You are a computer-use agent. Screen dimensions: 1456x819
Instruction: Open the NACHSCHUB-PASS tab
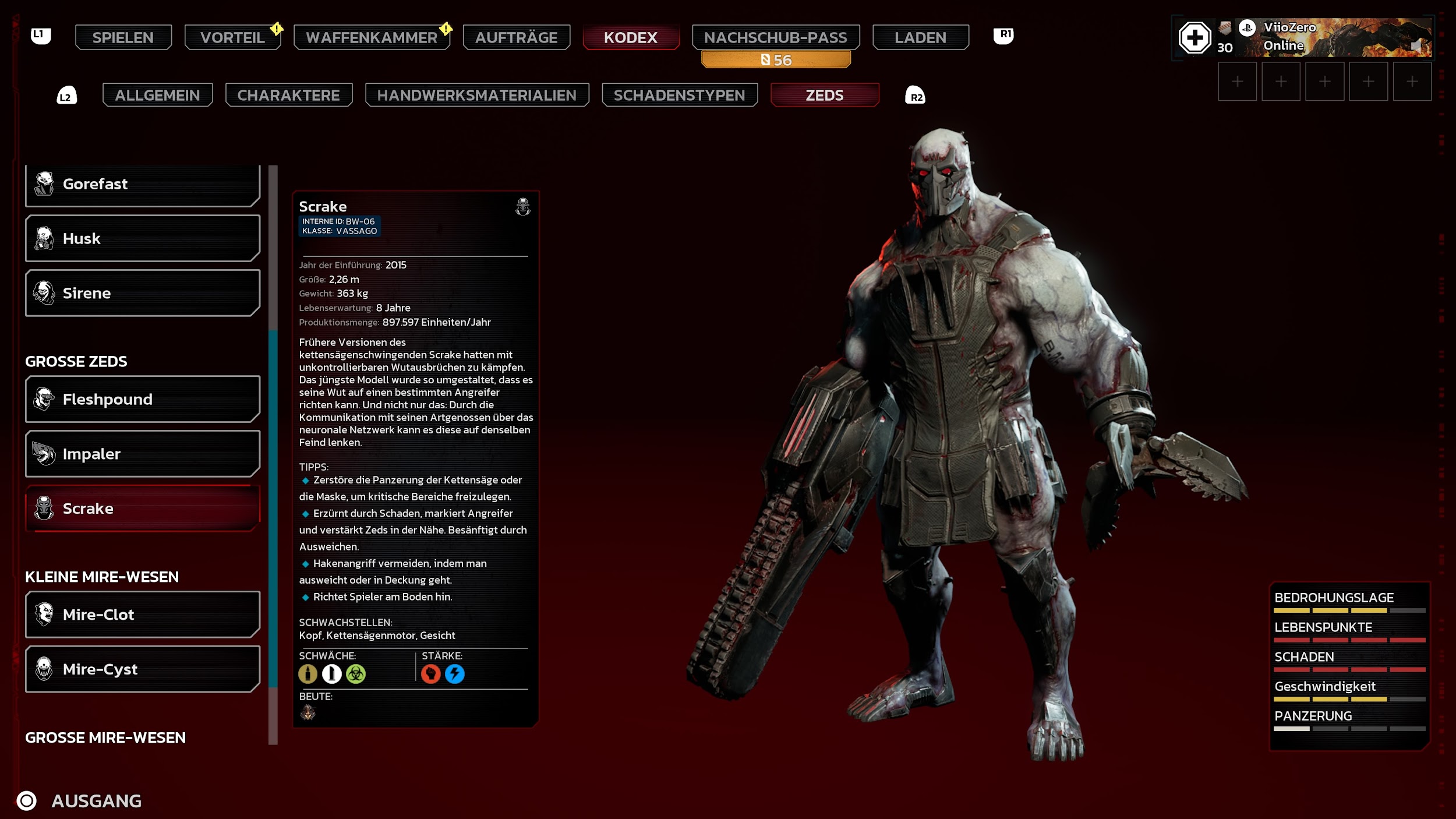coord(775,37)
